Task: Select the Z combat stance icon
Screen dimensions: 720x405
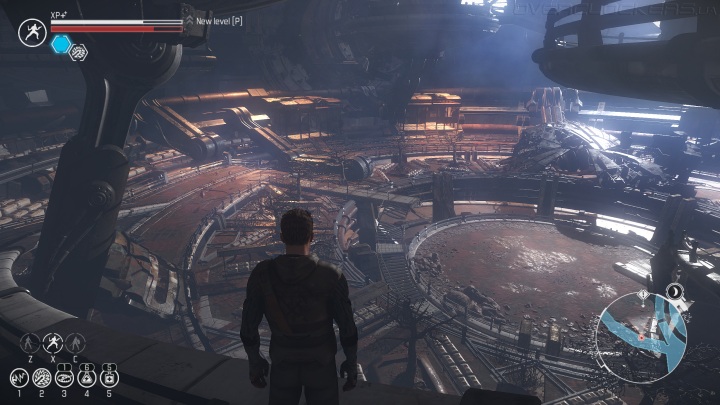Action: pos(30,342)
